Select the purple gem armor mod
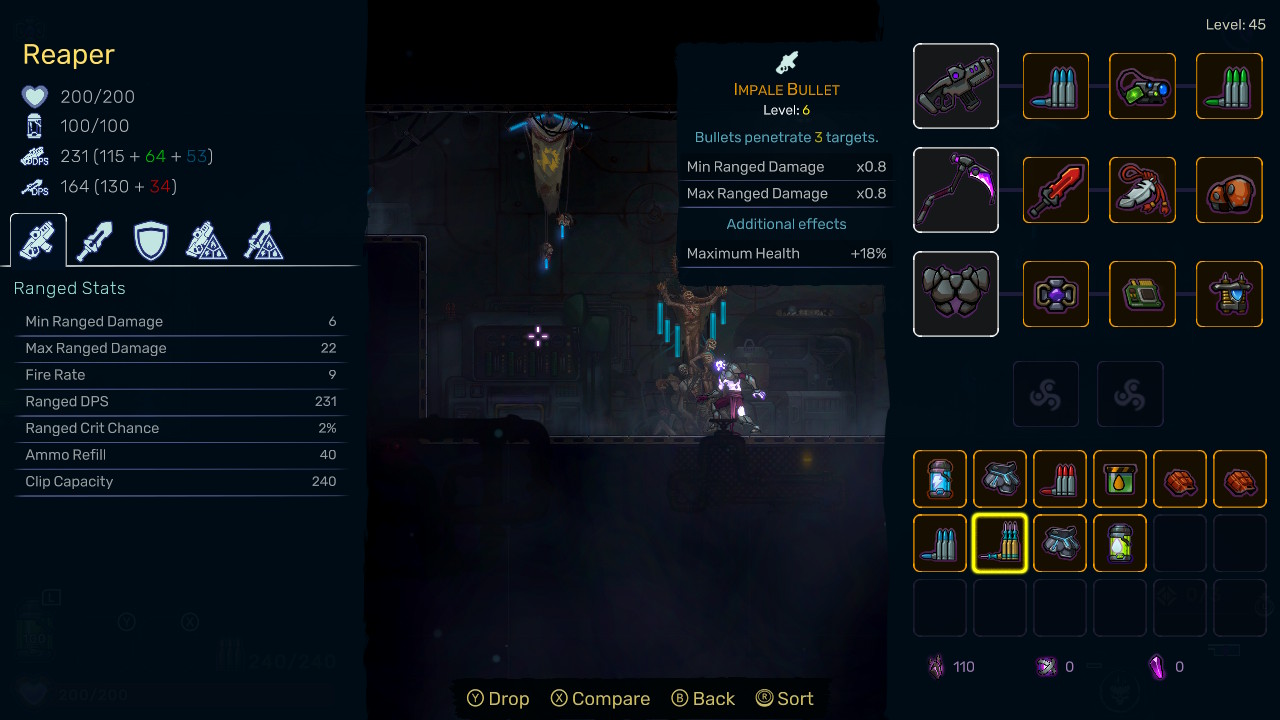This screenshot has width=1280, height=720. [1056, 294]
